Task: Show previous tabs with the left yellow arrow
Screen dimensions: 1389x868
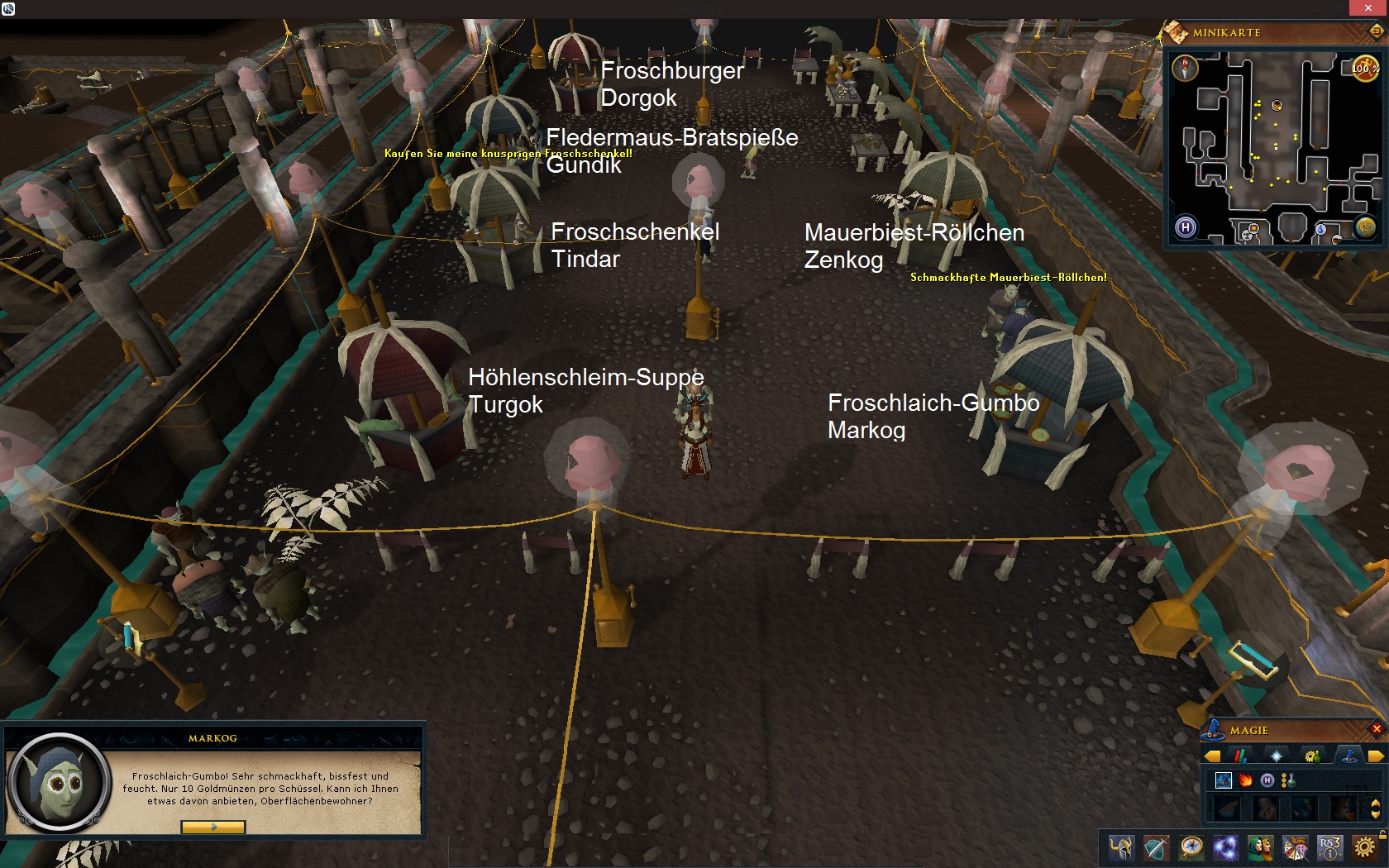Action: [x=1212, y=756]
